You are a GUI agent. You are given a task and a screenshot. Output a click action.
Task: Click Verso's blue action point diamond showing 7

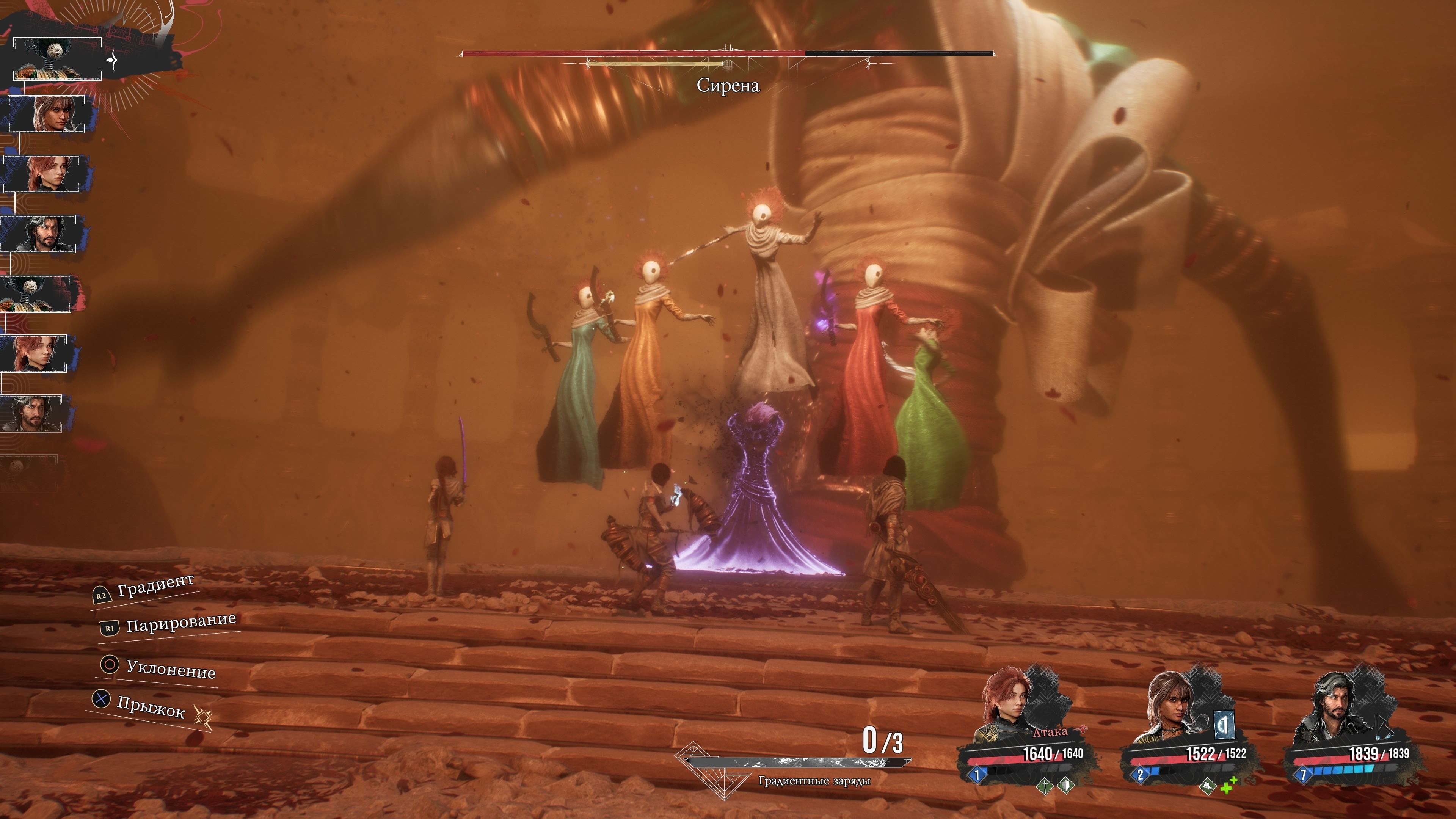tap(1304, 774)
